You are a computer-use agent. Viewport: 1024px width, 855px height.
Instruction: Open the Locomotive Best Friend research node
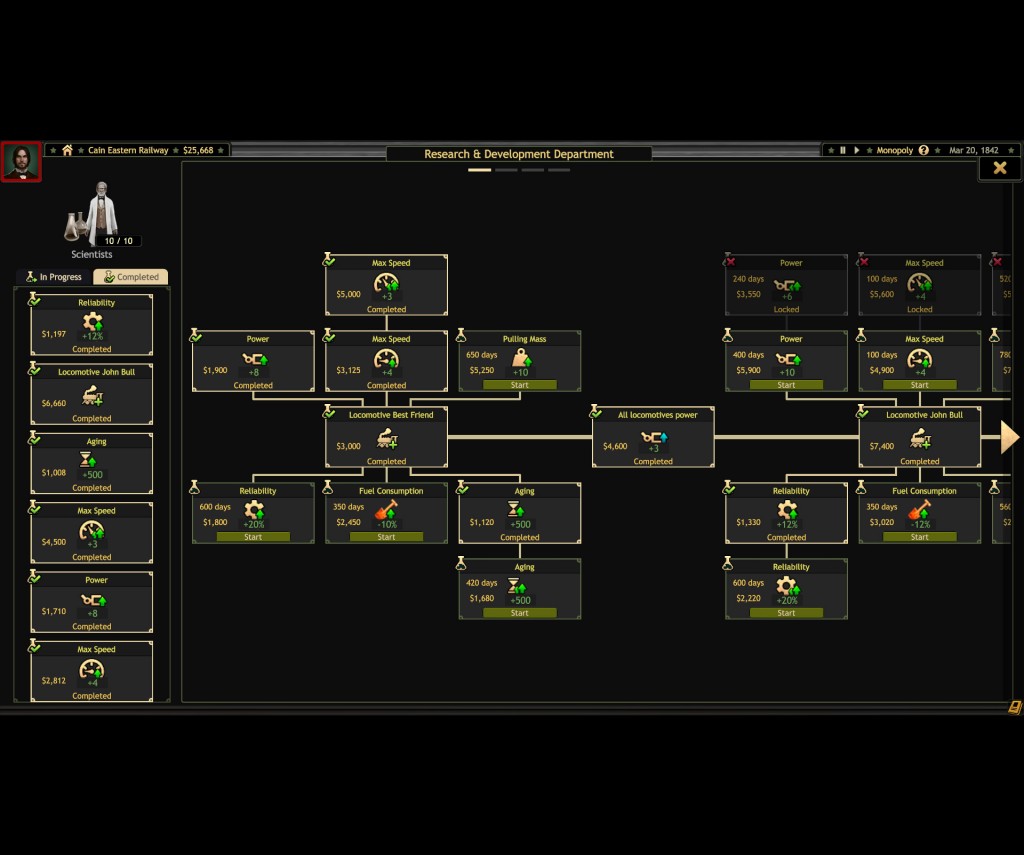coord(386,437)
